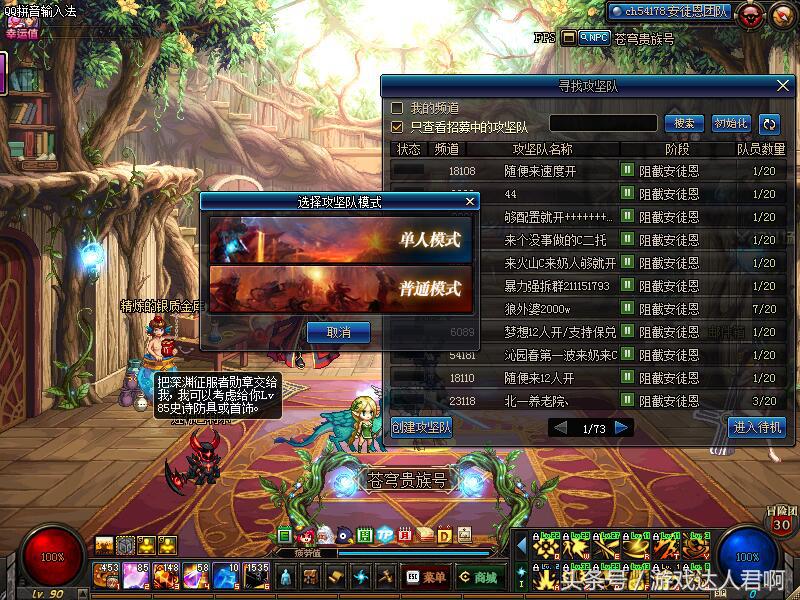The height and width of the screenshot is (600, 800).
Task: Click 创建攻坚队 to create a raid
Action: [x=422, y=428]
